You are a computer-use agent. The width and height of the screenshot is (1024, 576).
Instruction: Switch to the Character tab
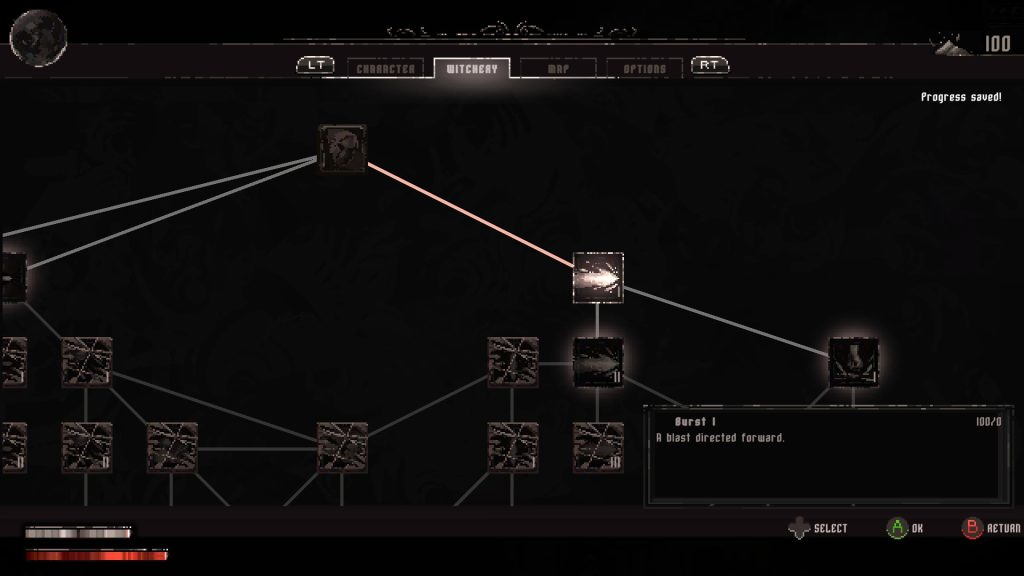click(385, 69)
